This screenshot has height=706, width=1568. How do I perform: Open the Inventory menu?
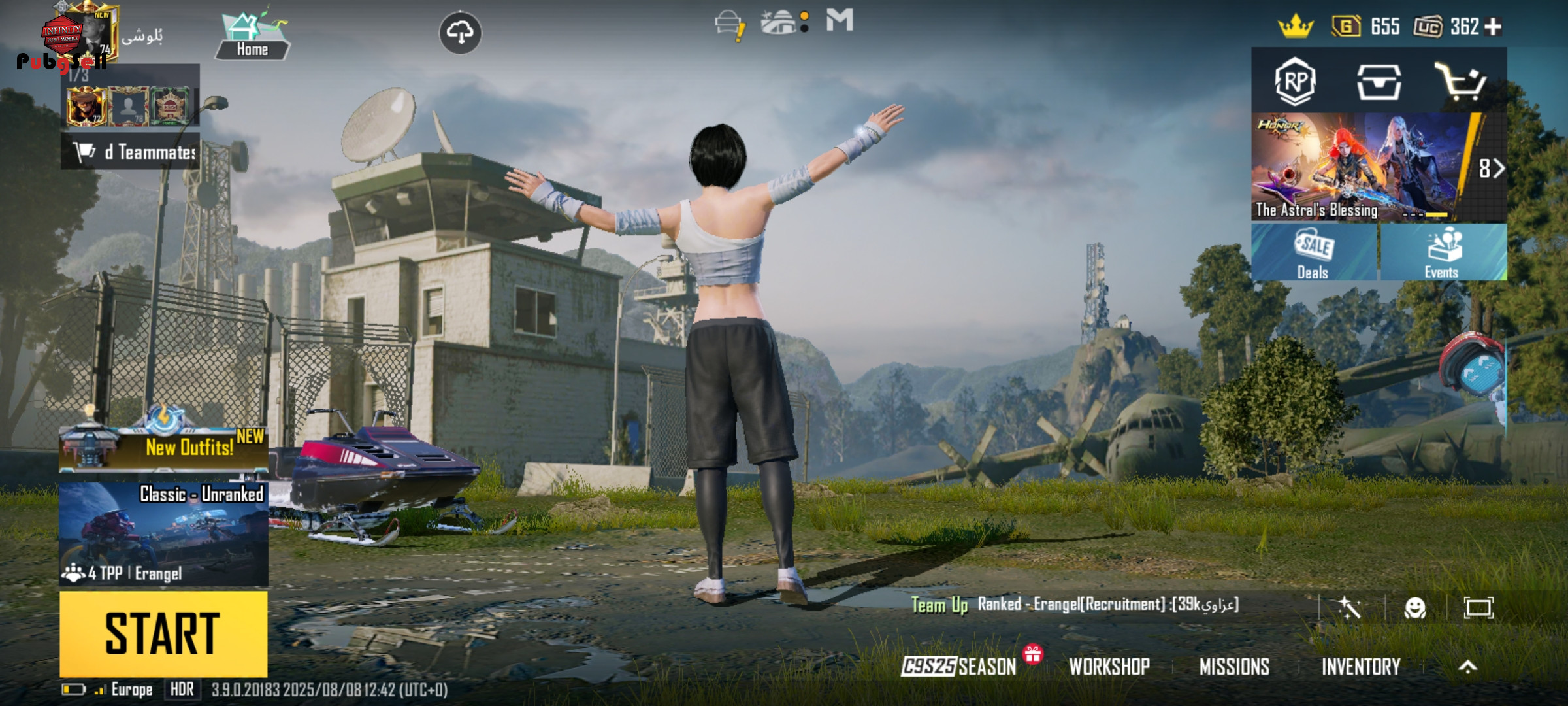(1361, 666)
